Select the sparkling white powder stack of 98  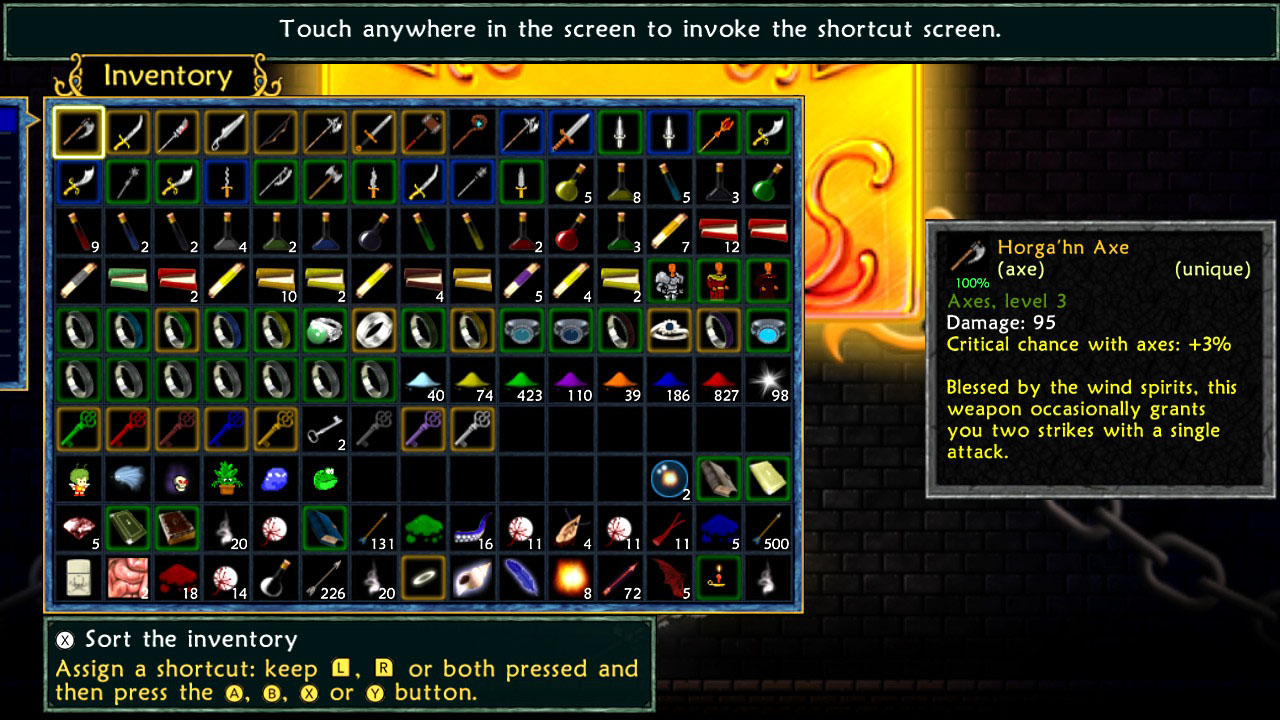(x=768, y=380)
